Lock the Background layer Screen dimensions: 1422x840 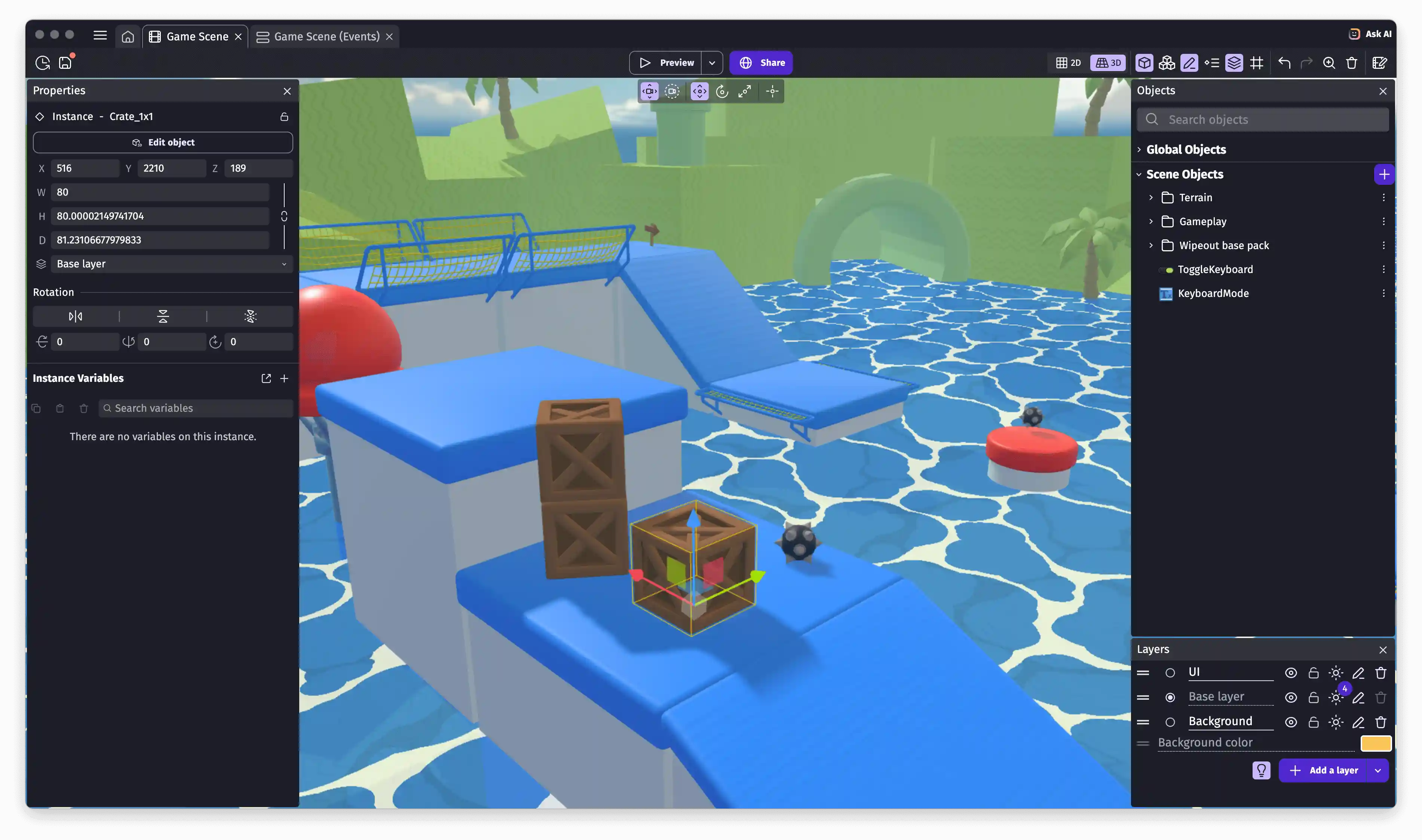click(x=1313, y=722)
